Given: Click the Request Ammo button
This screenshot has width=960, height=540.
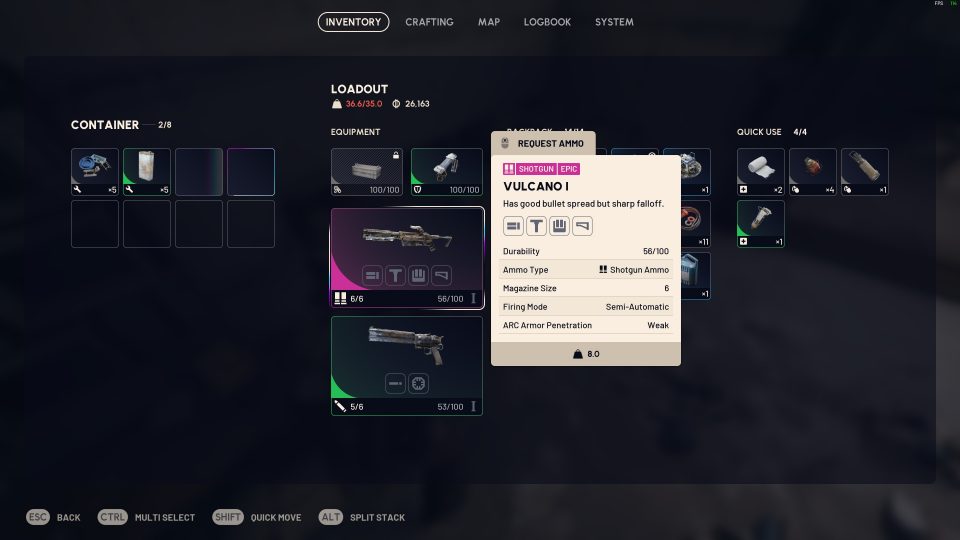Looking at the screenshot, I should click(543, 143).
